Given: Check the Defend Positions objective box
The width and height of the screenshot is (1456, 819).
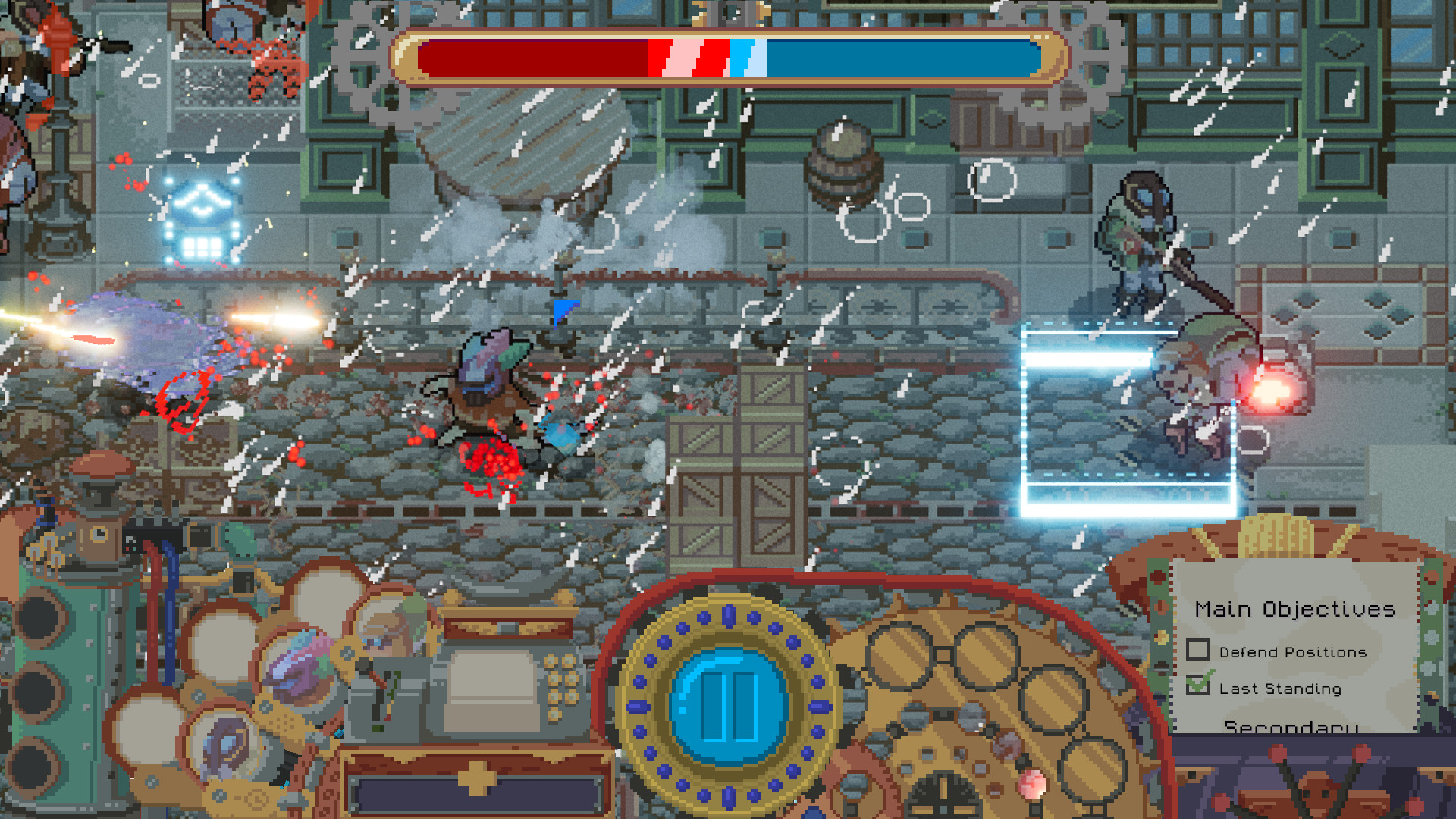Looking at the screenshot, I should click(1197, 649).
